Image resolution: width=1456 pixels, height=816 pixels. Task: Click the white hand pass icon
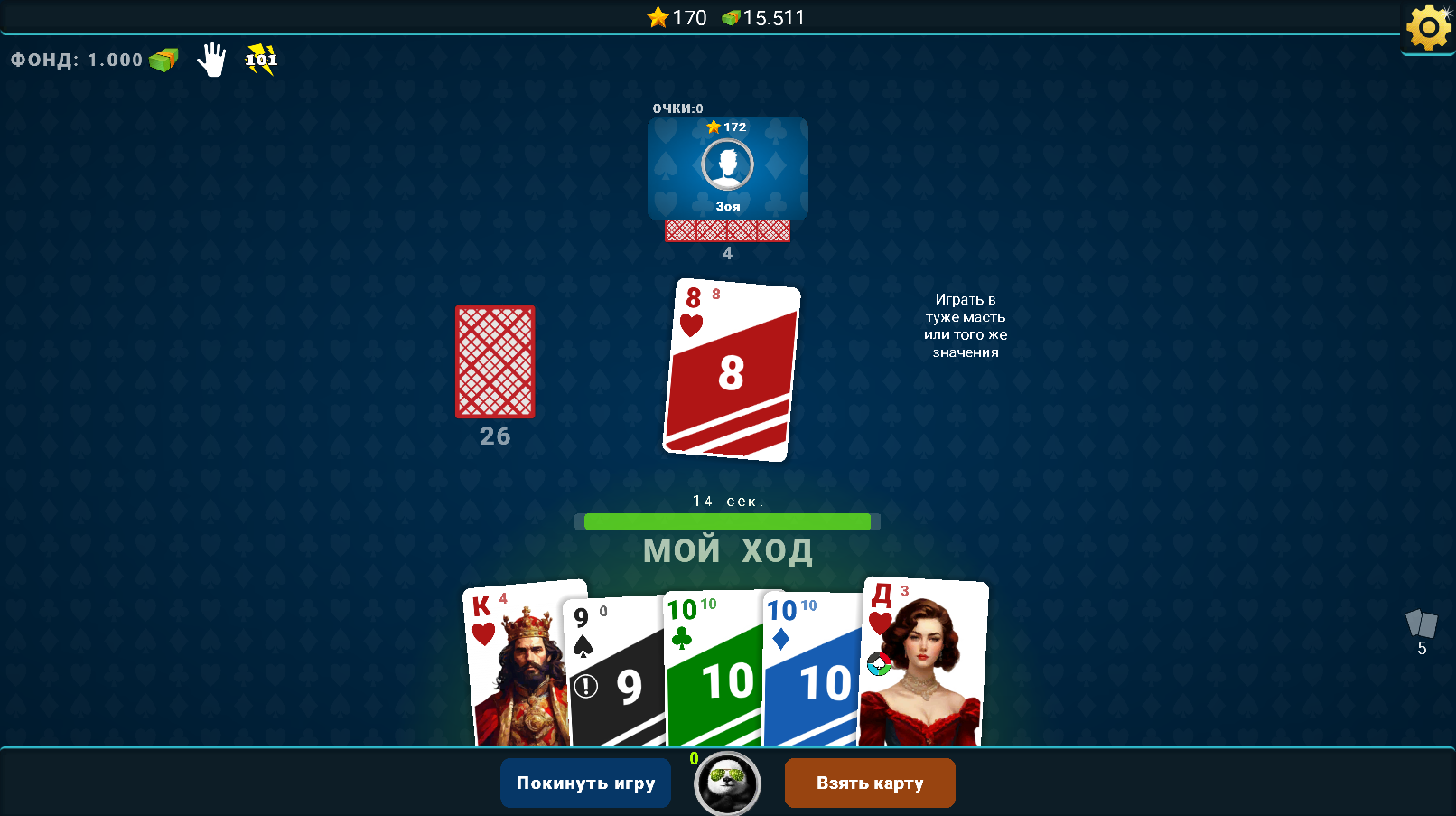point(211,61)
